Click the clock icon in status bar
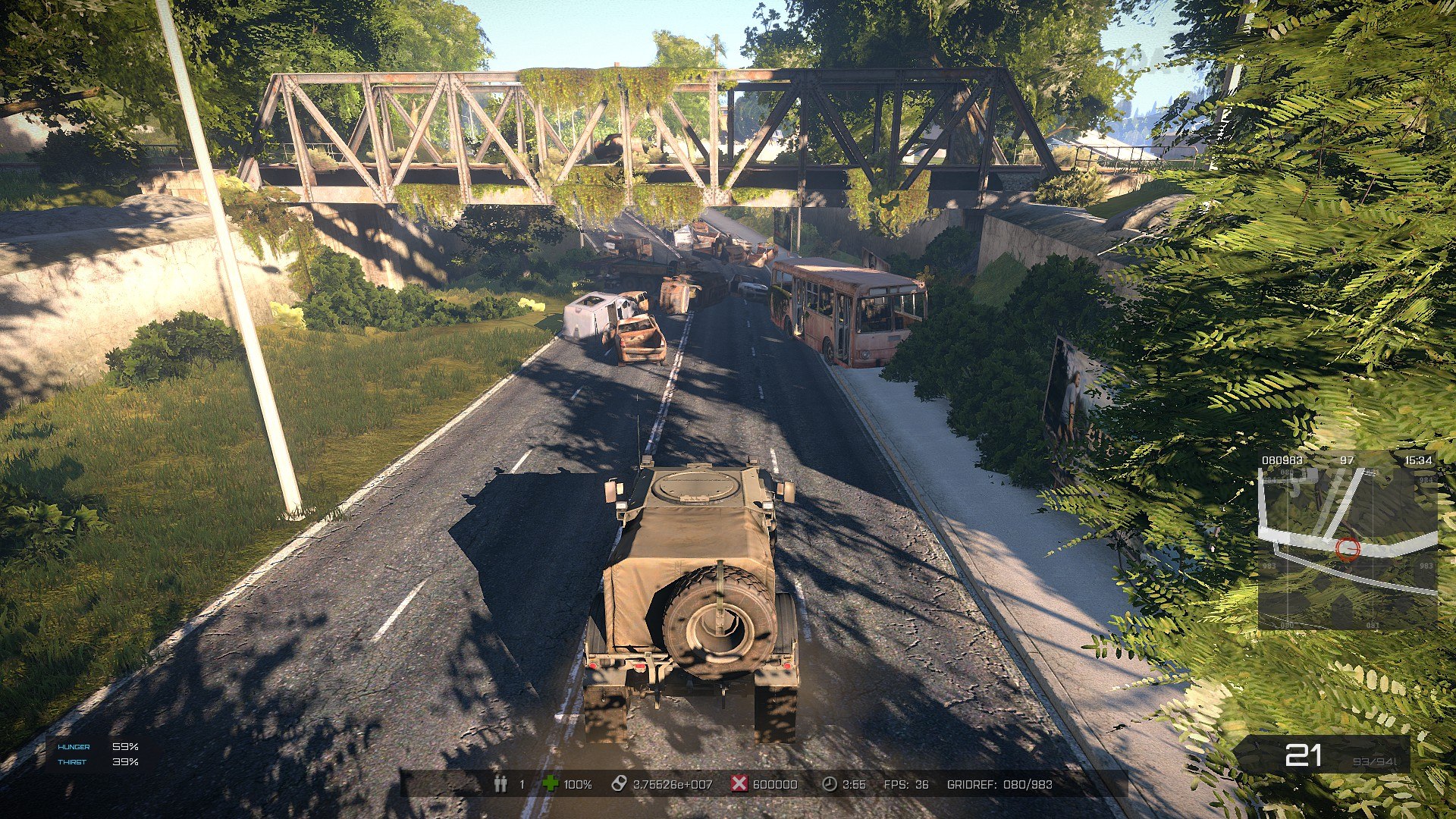1456x819 pixels. pyautogui.click(x=830, y=784)
